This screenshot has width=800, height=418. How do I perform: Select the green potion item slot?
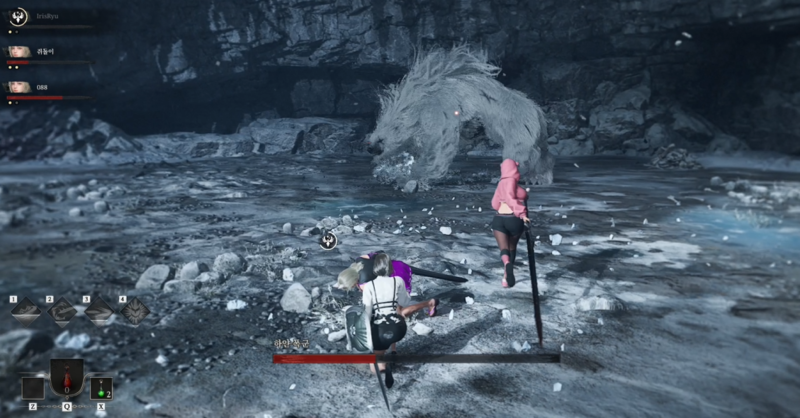point(101,388)
